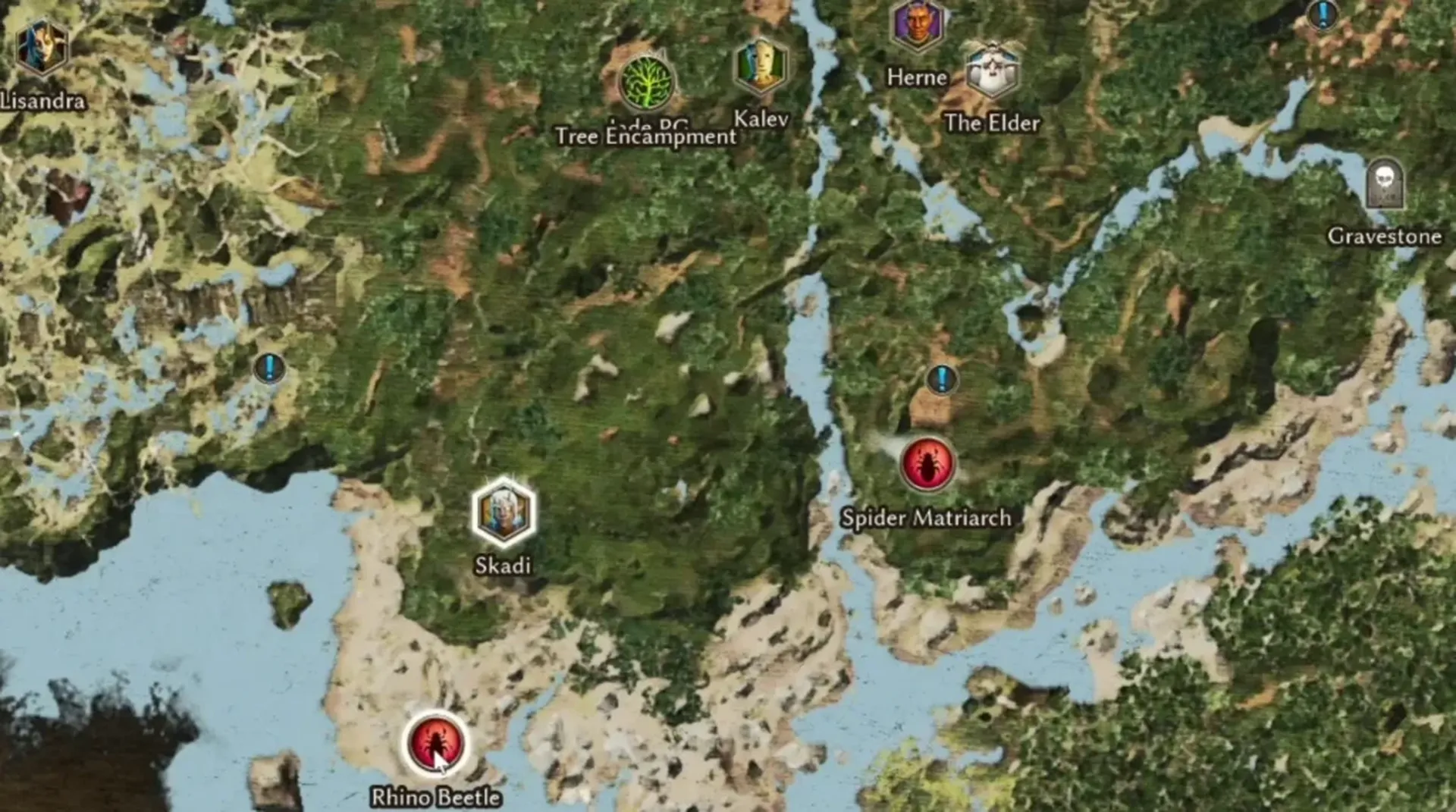Click the exclamation marker above Spider Matriarch

[940, 380]
